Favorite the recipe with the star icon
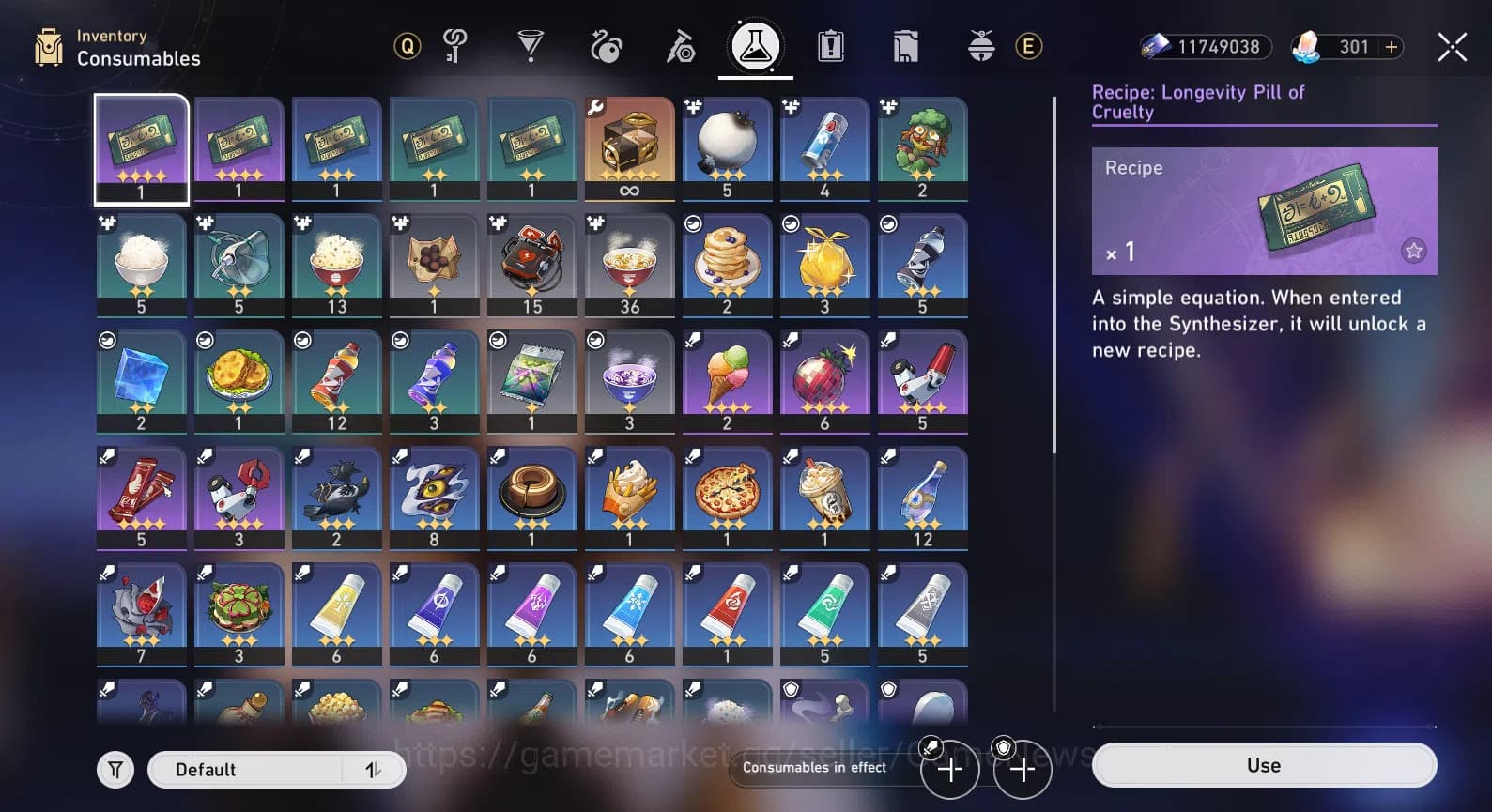The height and width of the screenshot is (812, 1492). [1413, 251]
